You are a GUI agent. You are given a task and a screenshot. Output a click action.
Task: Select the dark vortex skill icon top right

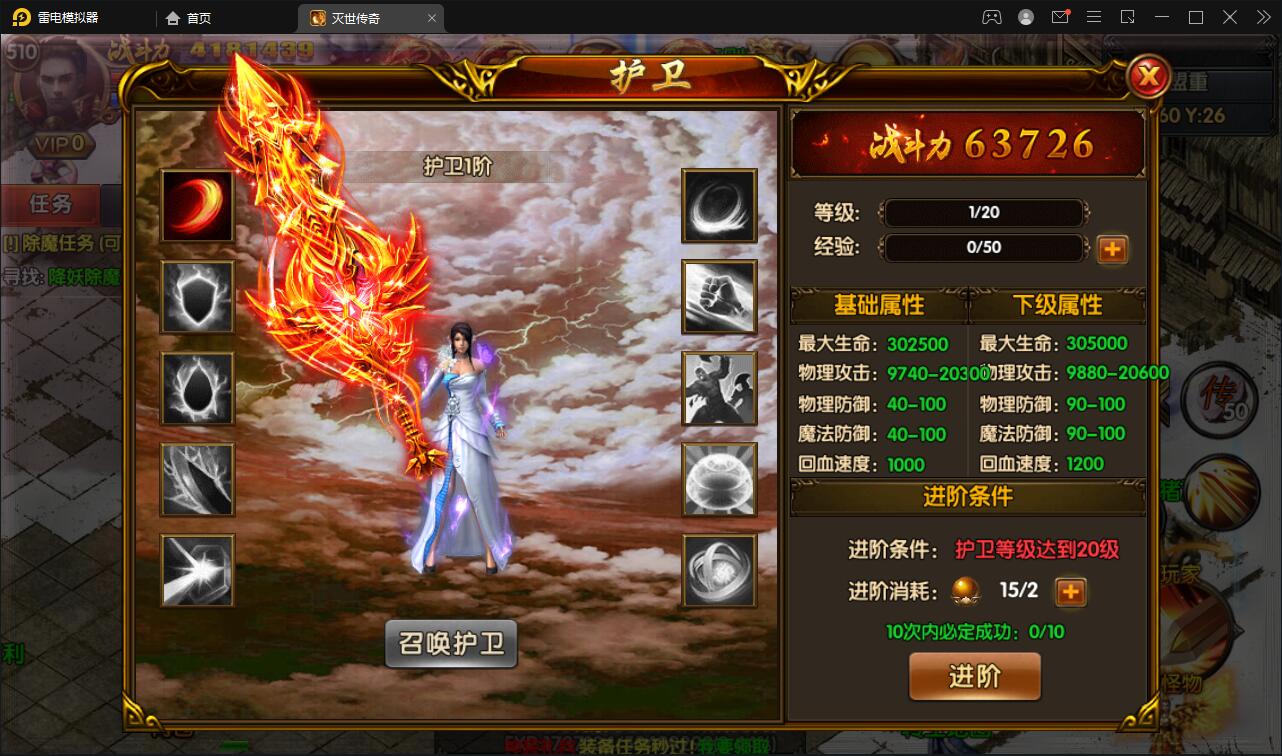pos(719,206)
